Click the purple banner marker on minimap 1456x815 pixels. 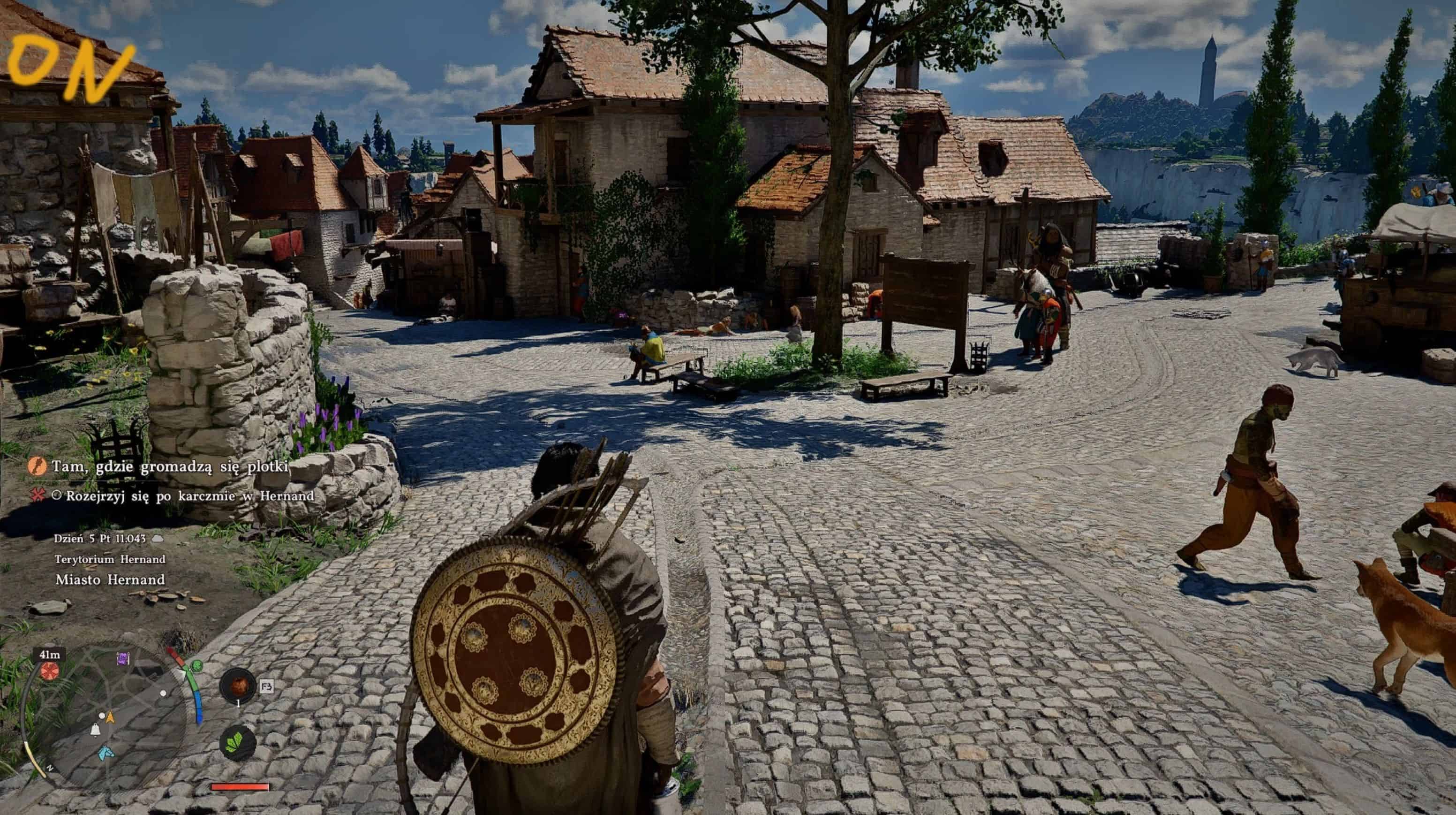coord(123,658)
